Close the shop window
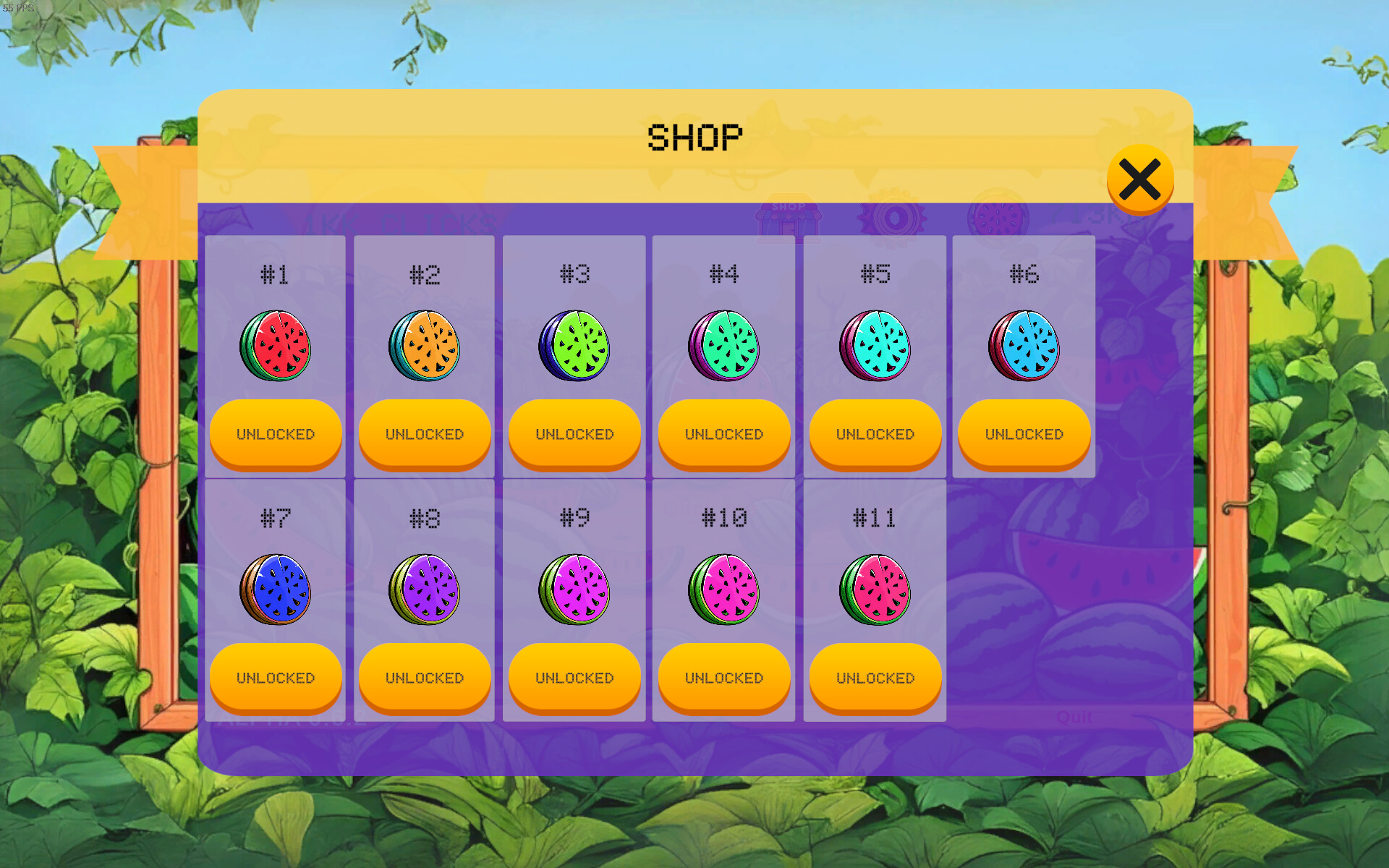Image resolution: width=1389 pixels, height=868 pixels. 1140,179
